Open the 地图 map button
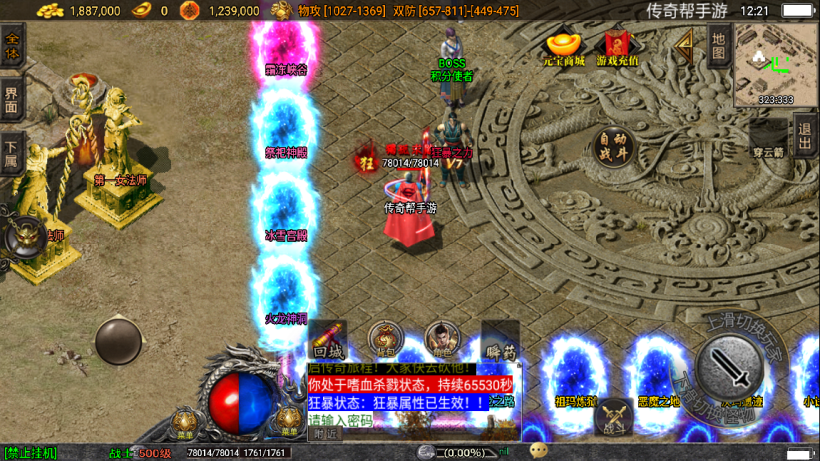Image resolution: width=820 pixels, height=461 pixels. 717,46
